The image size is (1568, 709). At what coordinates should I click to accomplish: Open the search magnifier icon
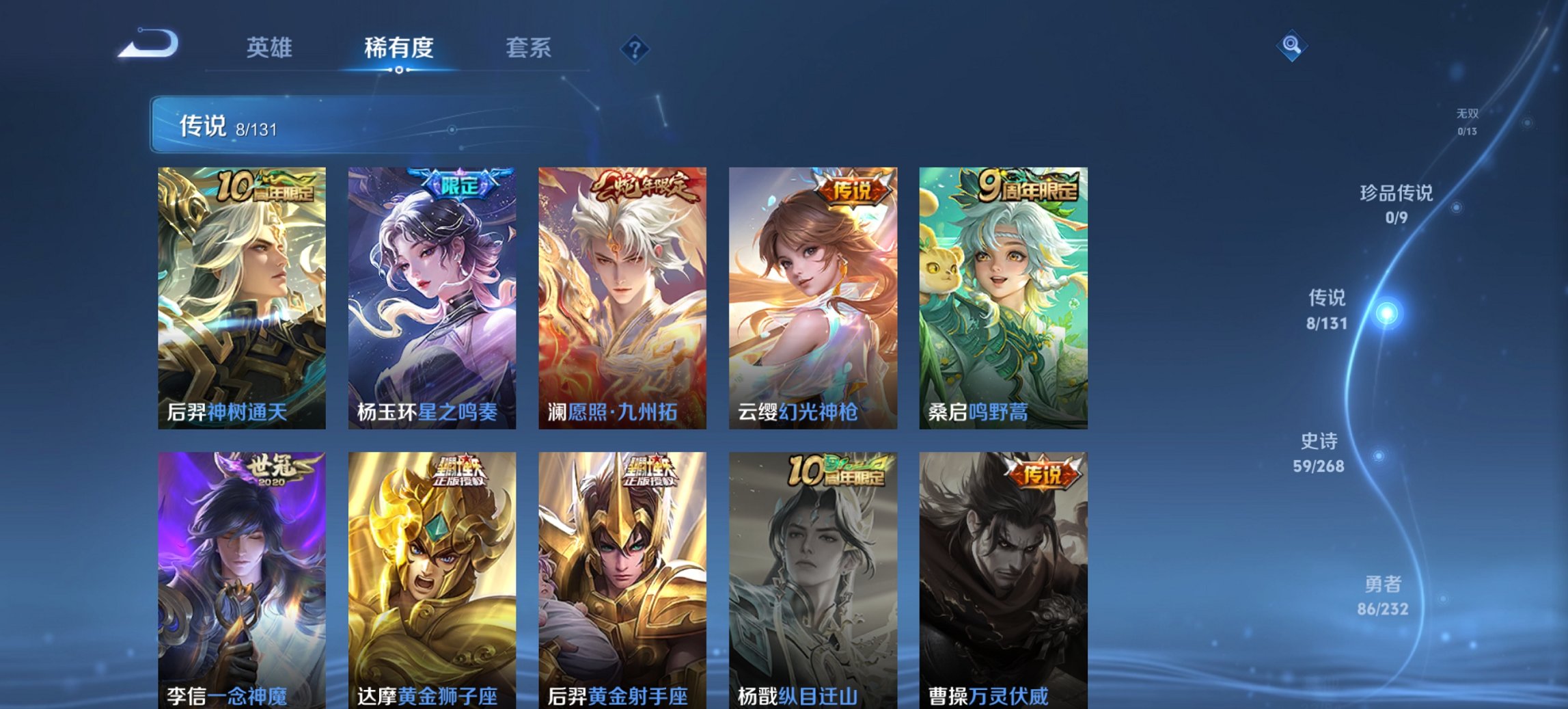pos(1290,45)
